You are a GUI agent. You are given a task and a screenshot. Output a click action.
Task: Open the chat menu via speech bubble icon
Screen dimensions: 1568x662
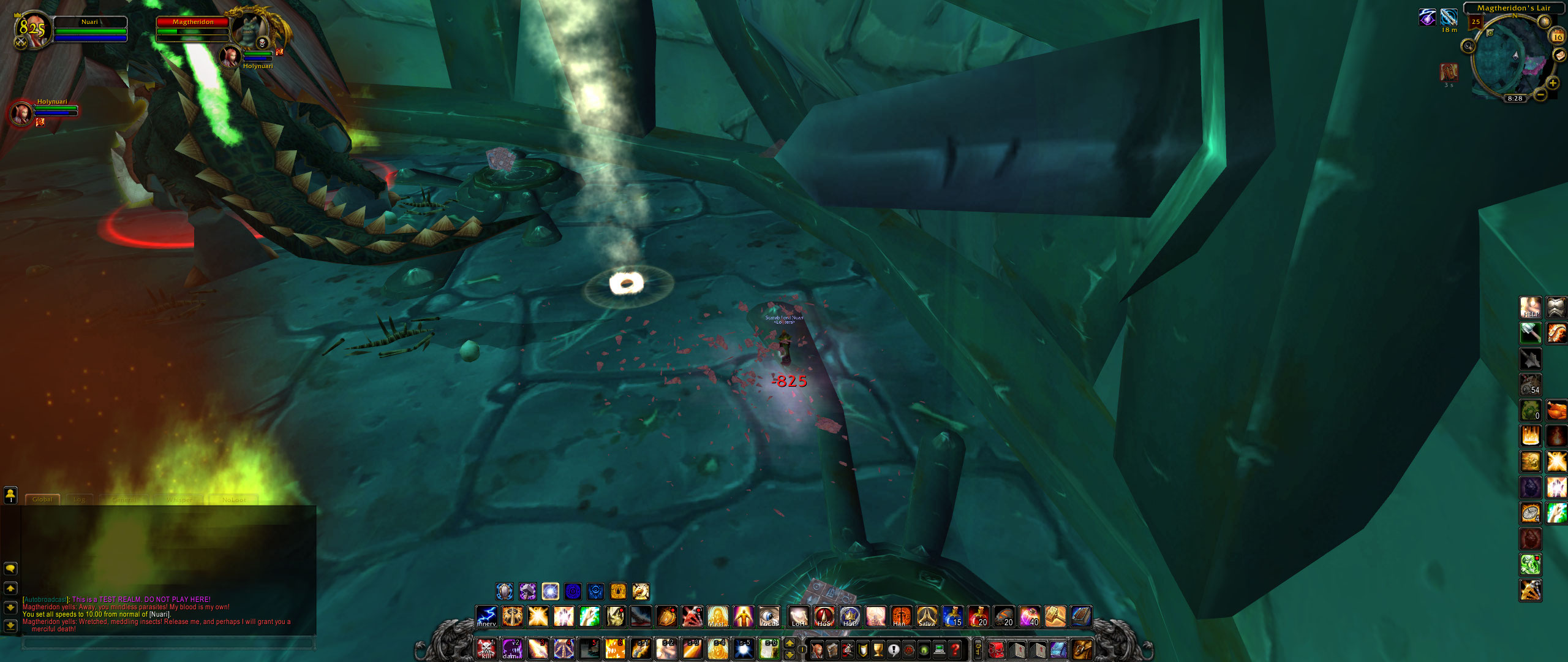coord(10,569)
